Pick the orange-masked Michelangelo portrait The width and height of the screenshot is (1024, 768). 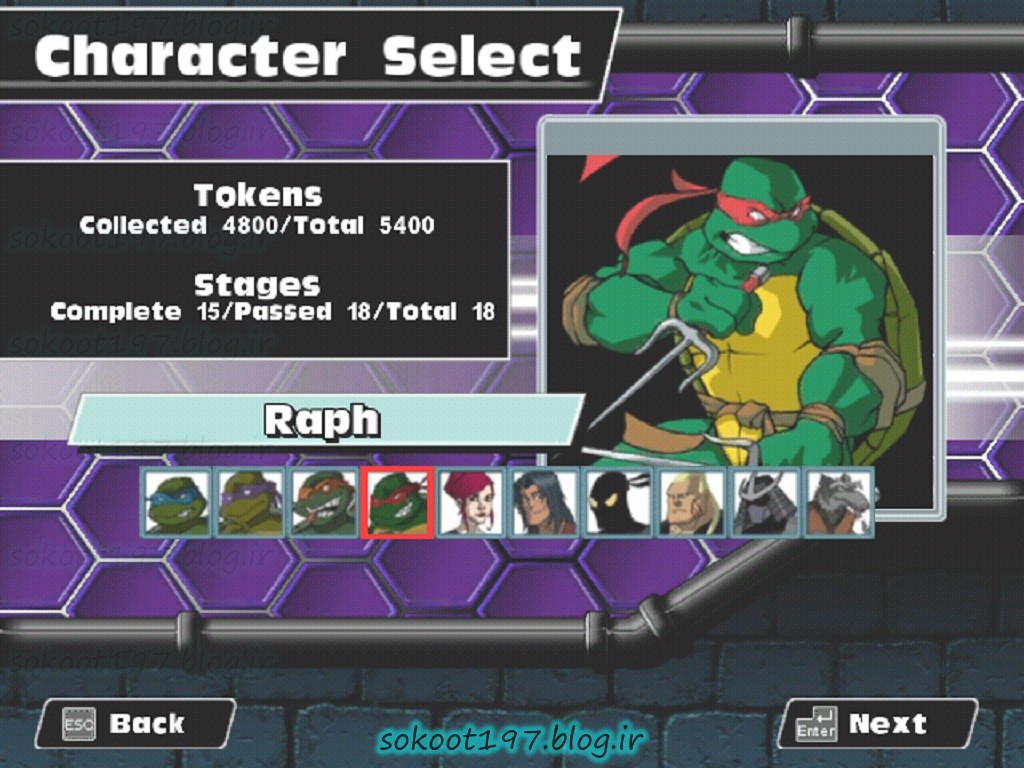324,502
